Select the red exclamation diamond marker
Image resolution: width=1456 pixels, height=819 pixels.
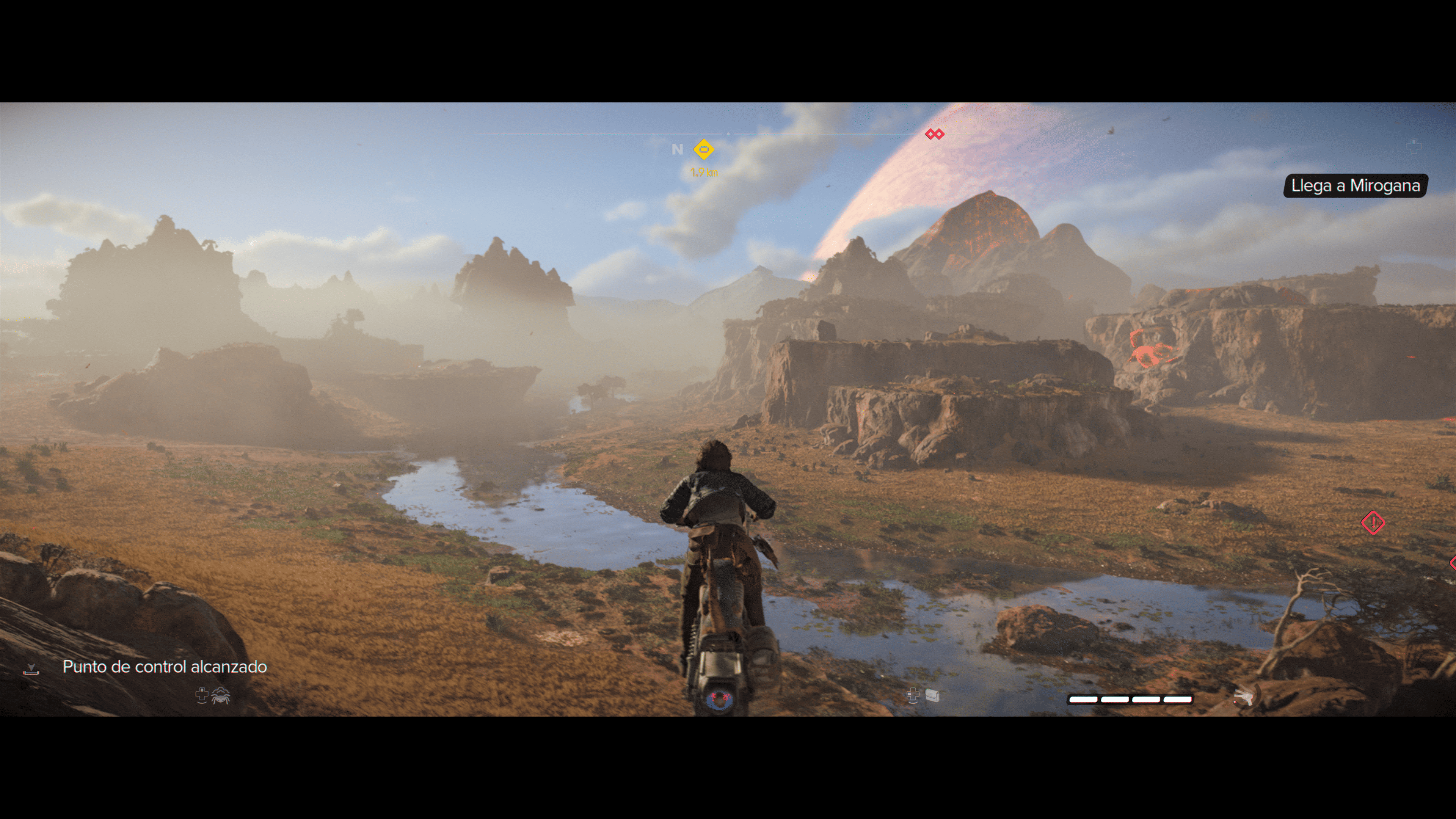pyautogui.click(x=1373, y=523)
